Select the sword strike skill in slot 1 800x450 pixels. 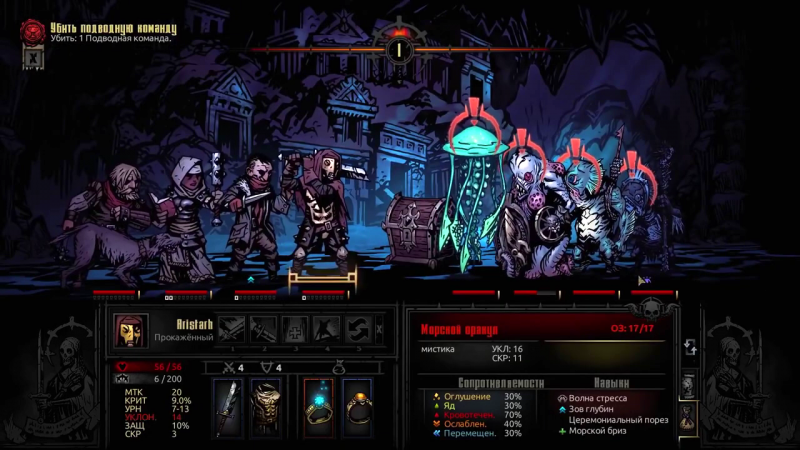click(232, 329)
